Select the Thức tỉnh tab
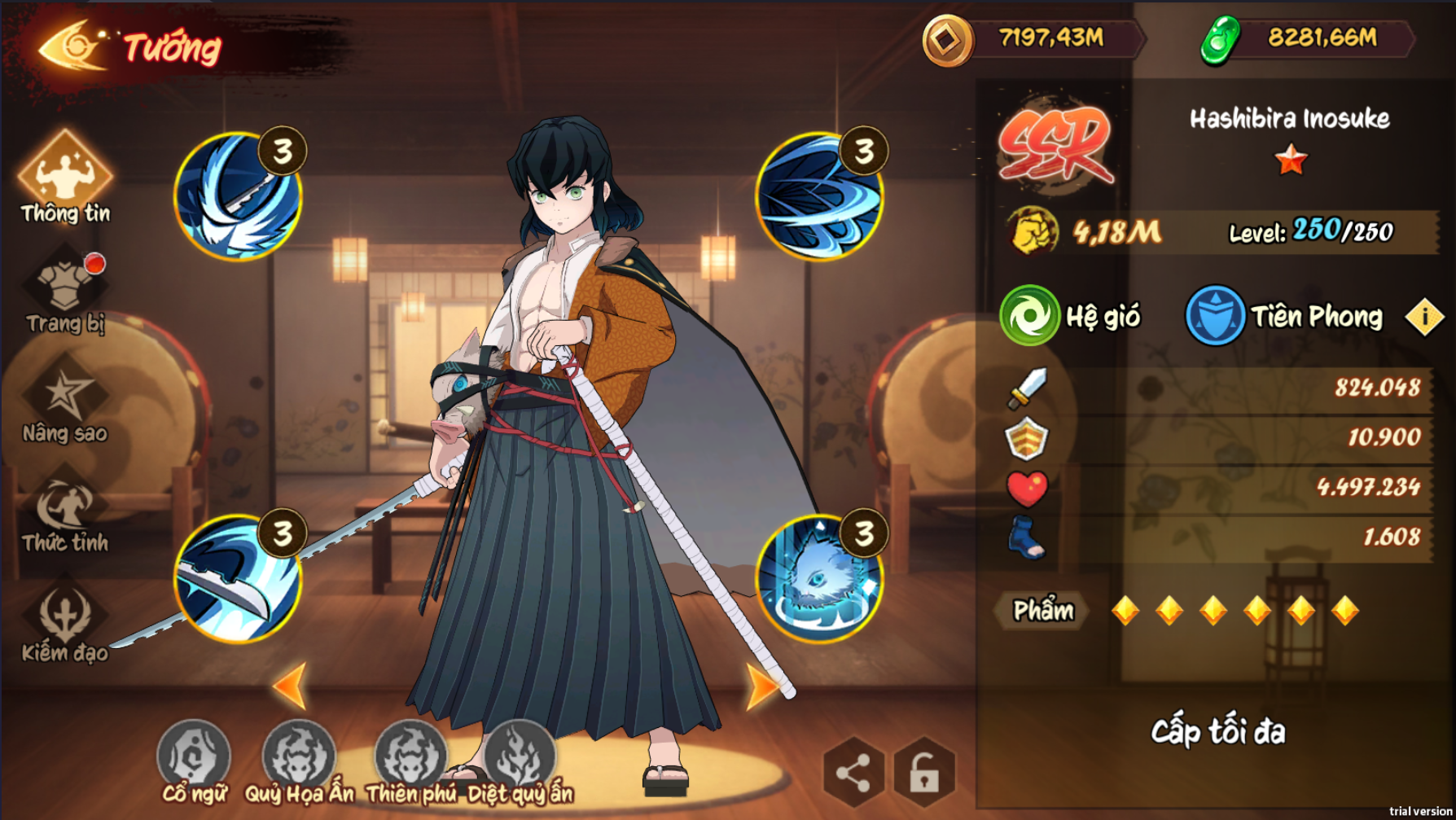 65,513
